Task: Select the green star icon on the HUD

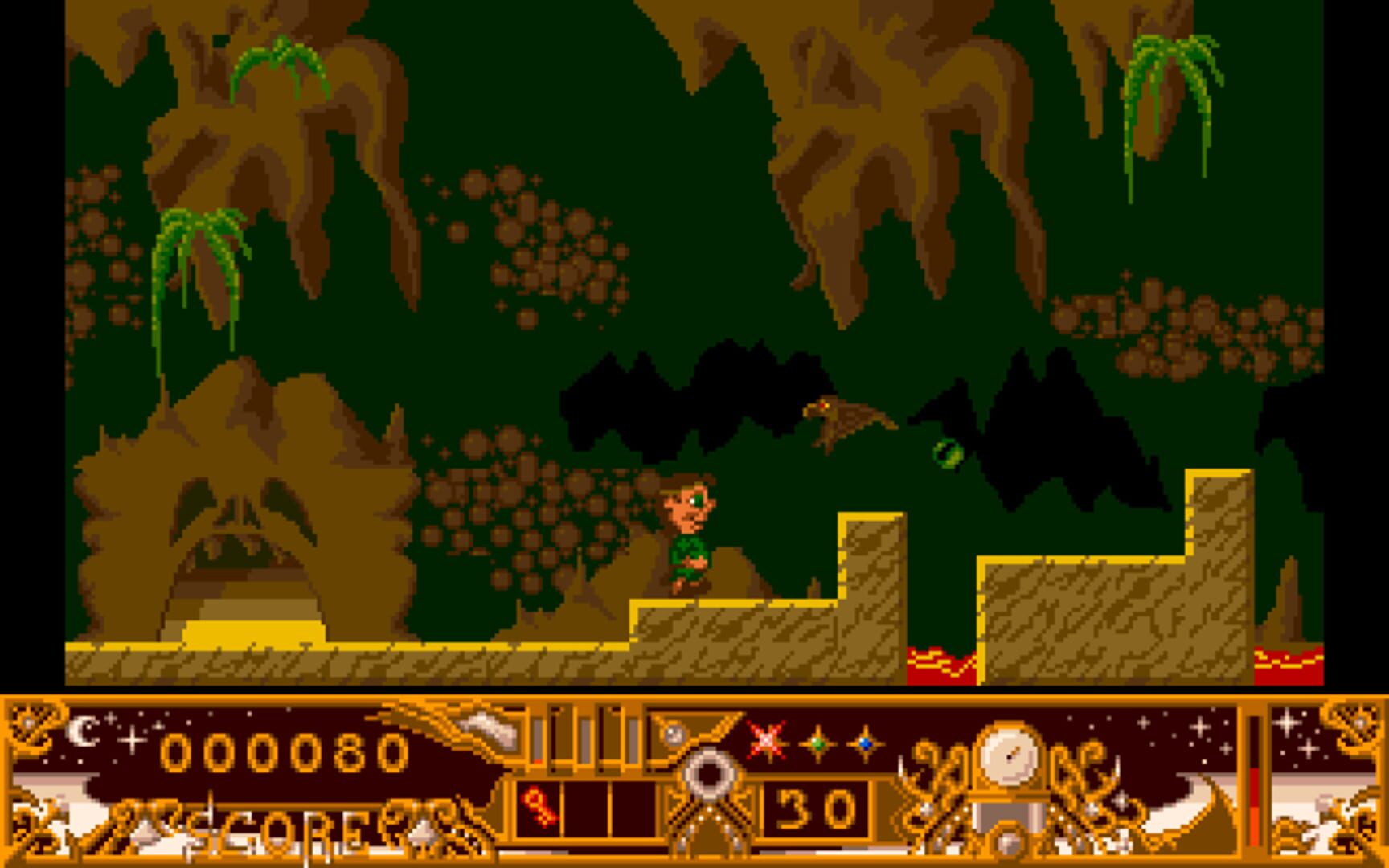Action: coord(817,743)
